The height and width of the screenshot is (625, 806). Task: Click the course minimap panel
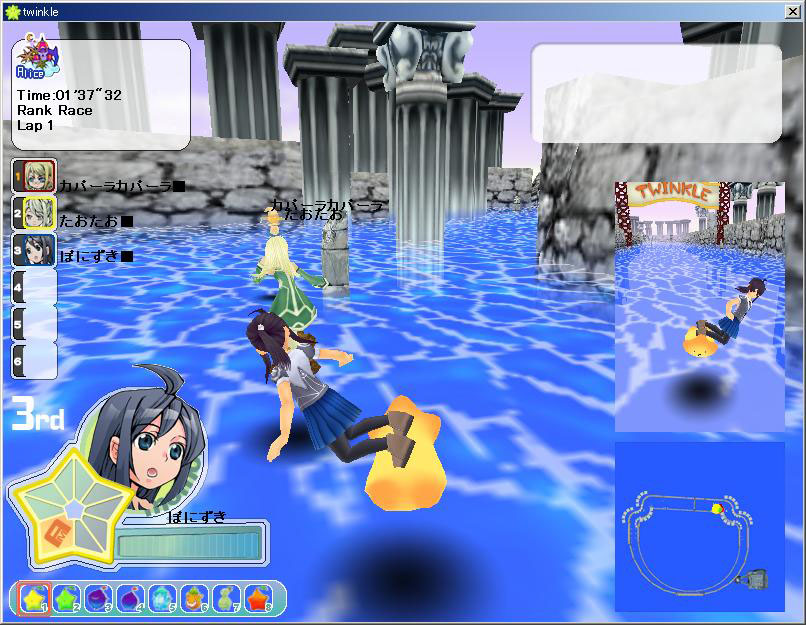[699, 526]
